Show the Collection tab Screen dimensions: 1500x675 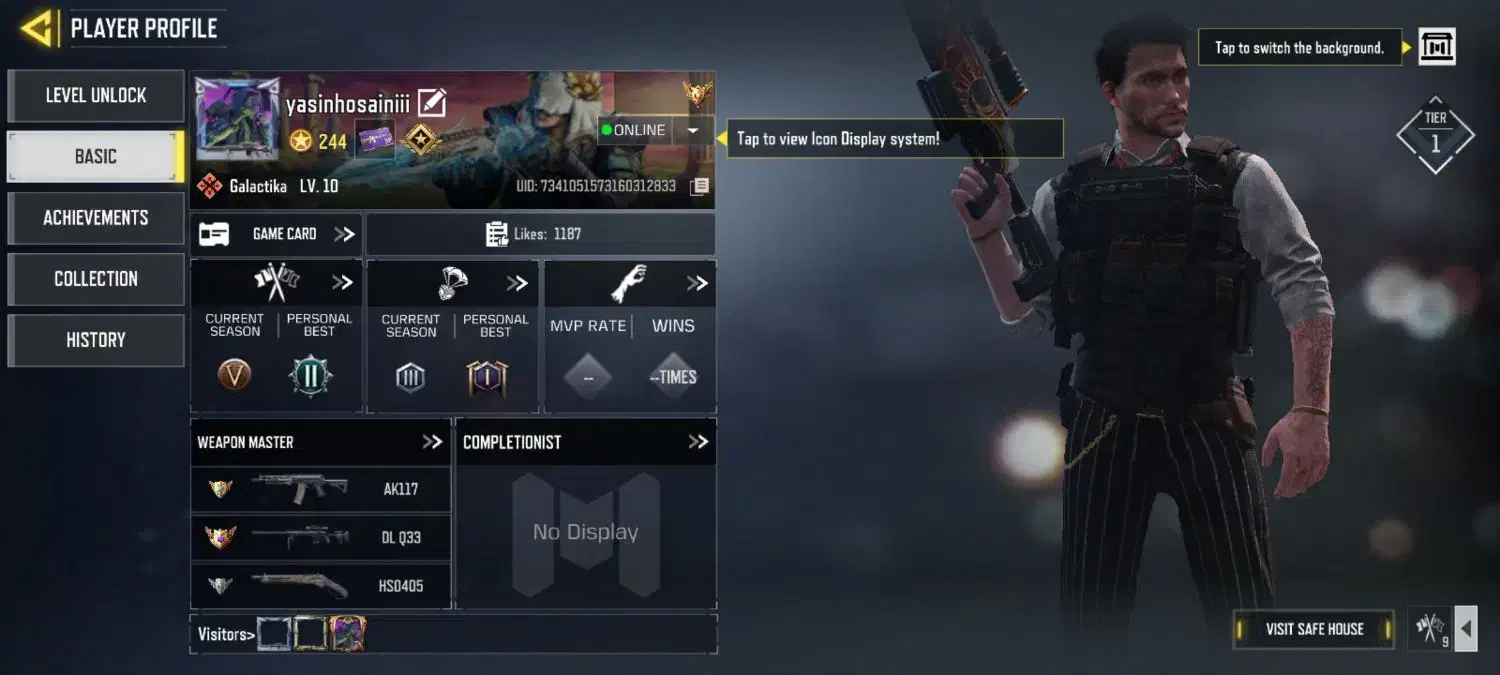[x=96, y=279]
